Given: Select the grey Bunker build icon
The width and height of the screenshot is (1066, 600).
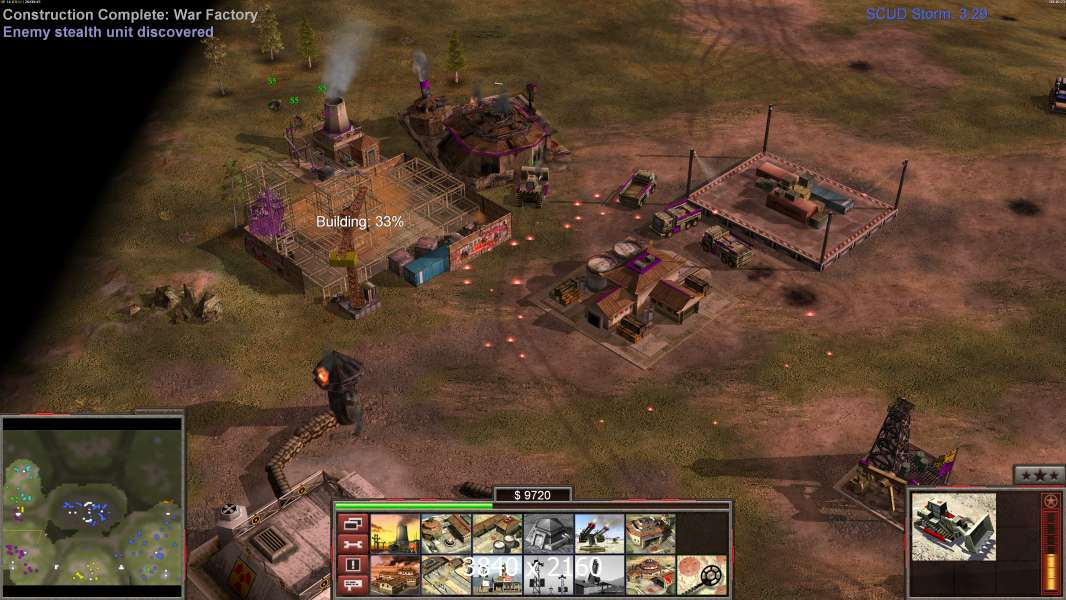Looking at the screenshot, I should pyautogui.click(x=548, y=533).
